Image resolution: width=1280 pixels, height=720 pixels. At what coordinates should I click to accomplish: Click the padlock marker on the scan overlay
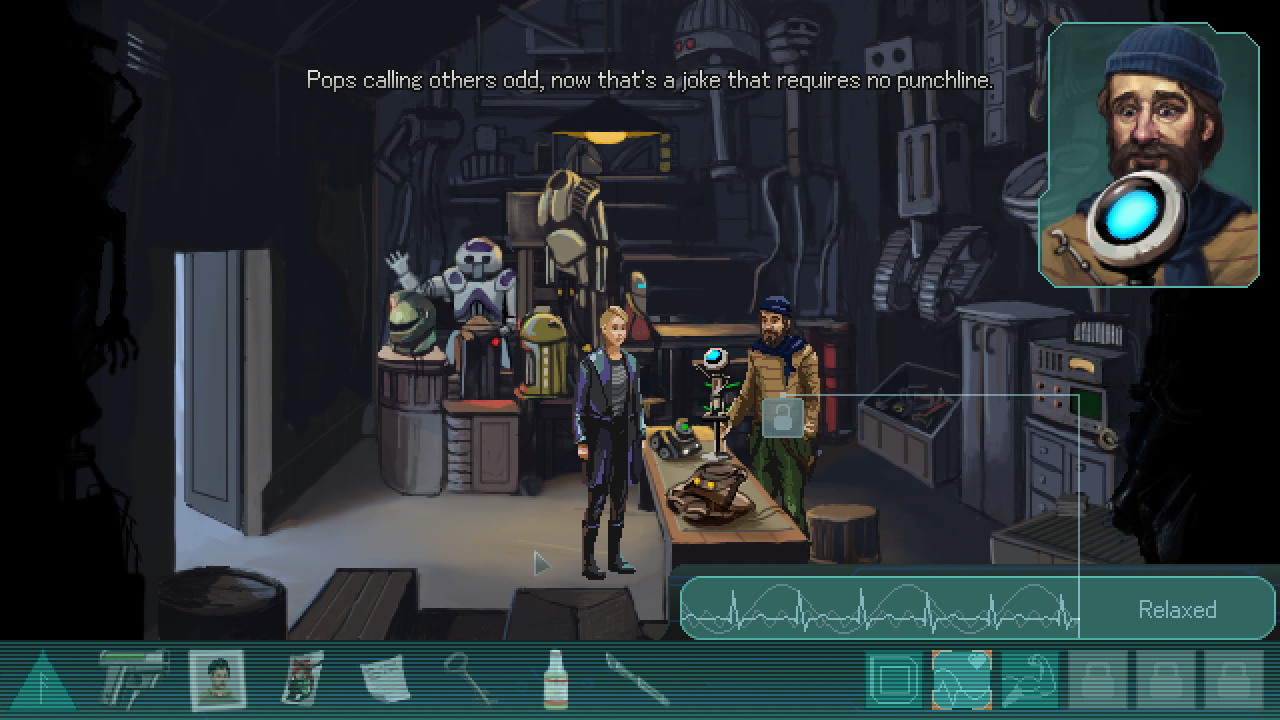click(783, 417)
